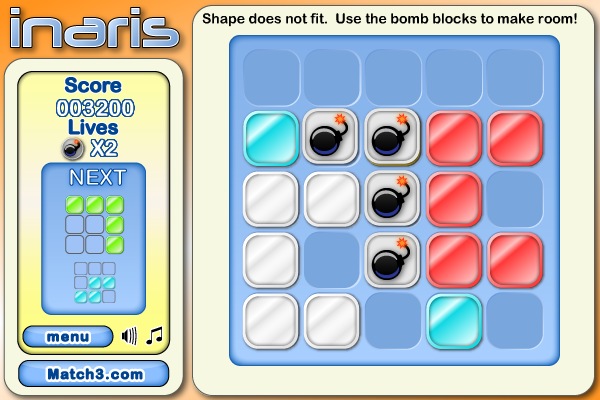Visit the Match3.com link

(94, 374)
